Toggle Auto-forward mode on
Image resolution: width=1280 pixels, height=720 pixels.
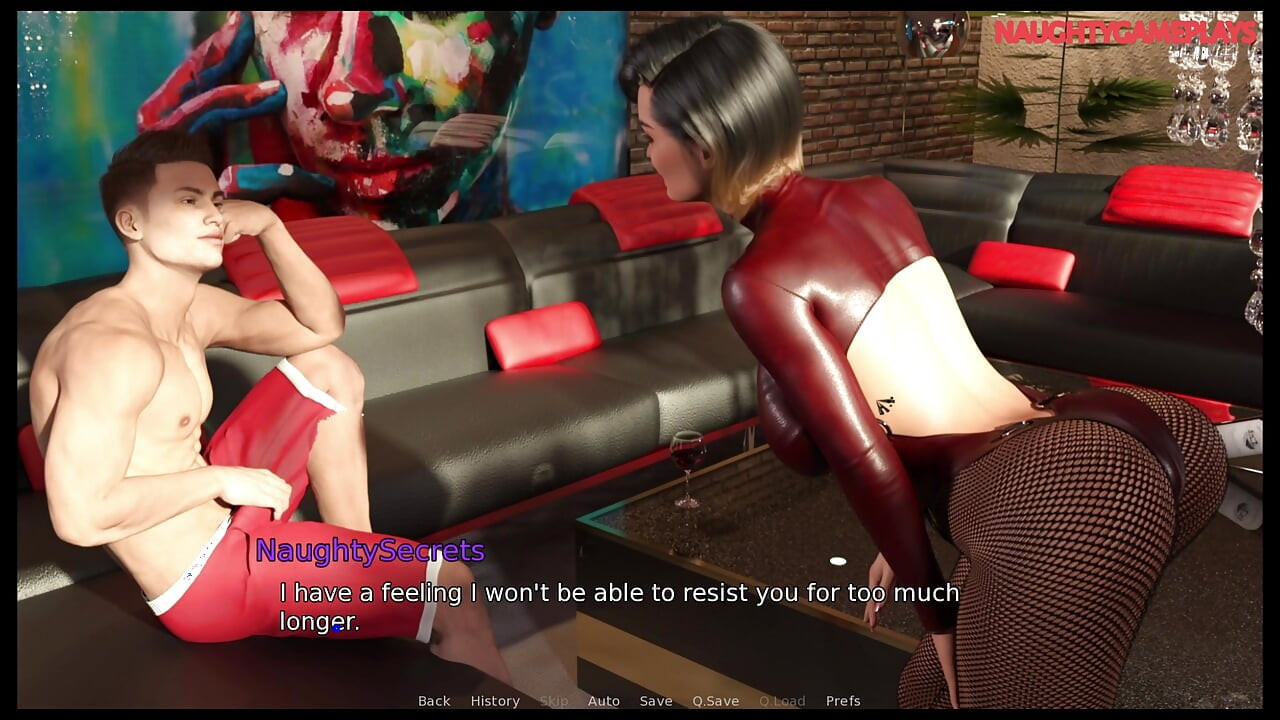[x=604, y=701]
